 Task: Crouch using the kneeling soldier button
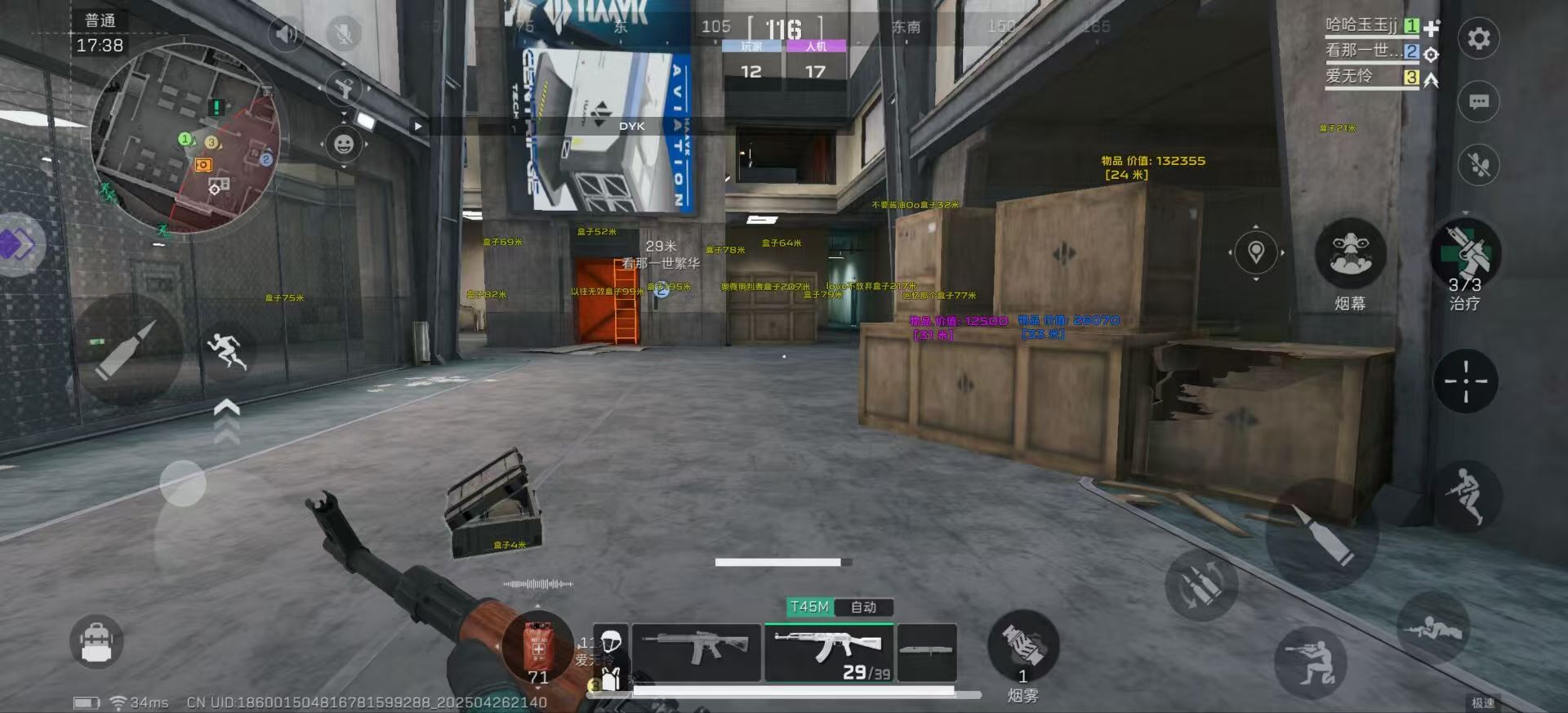coord(1310,662)
